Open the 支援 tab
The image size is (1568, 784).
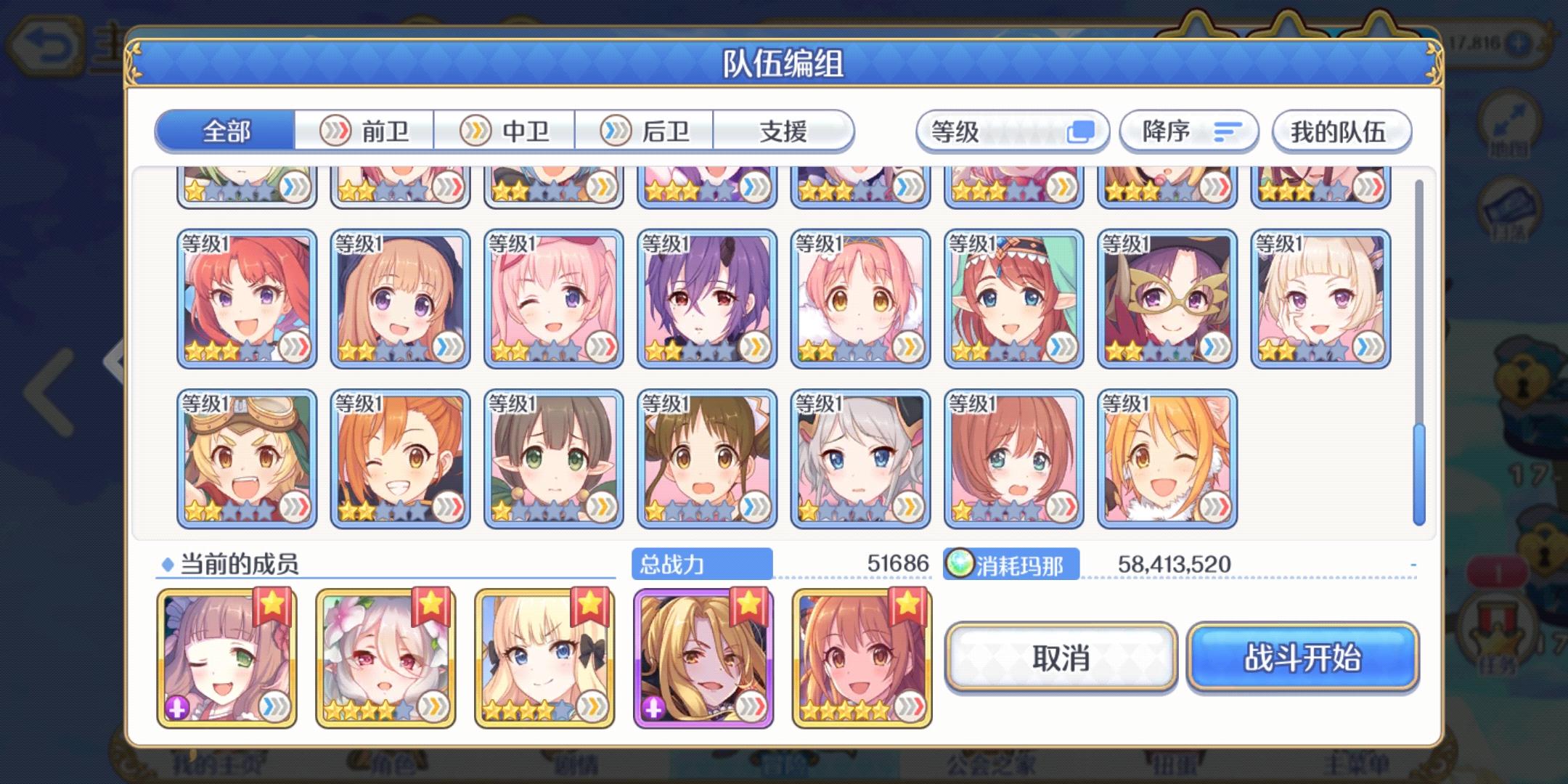pos(785,131)
